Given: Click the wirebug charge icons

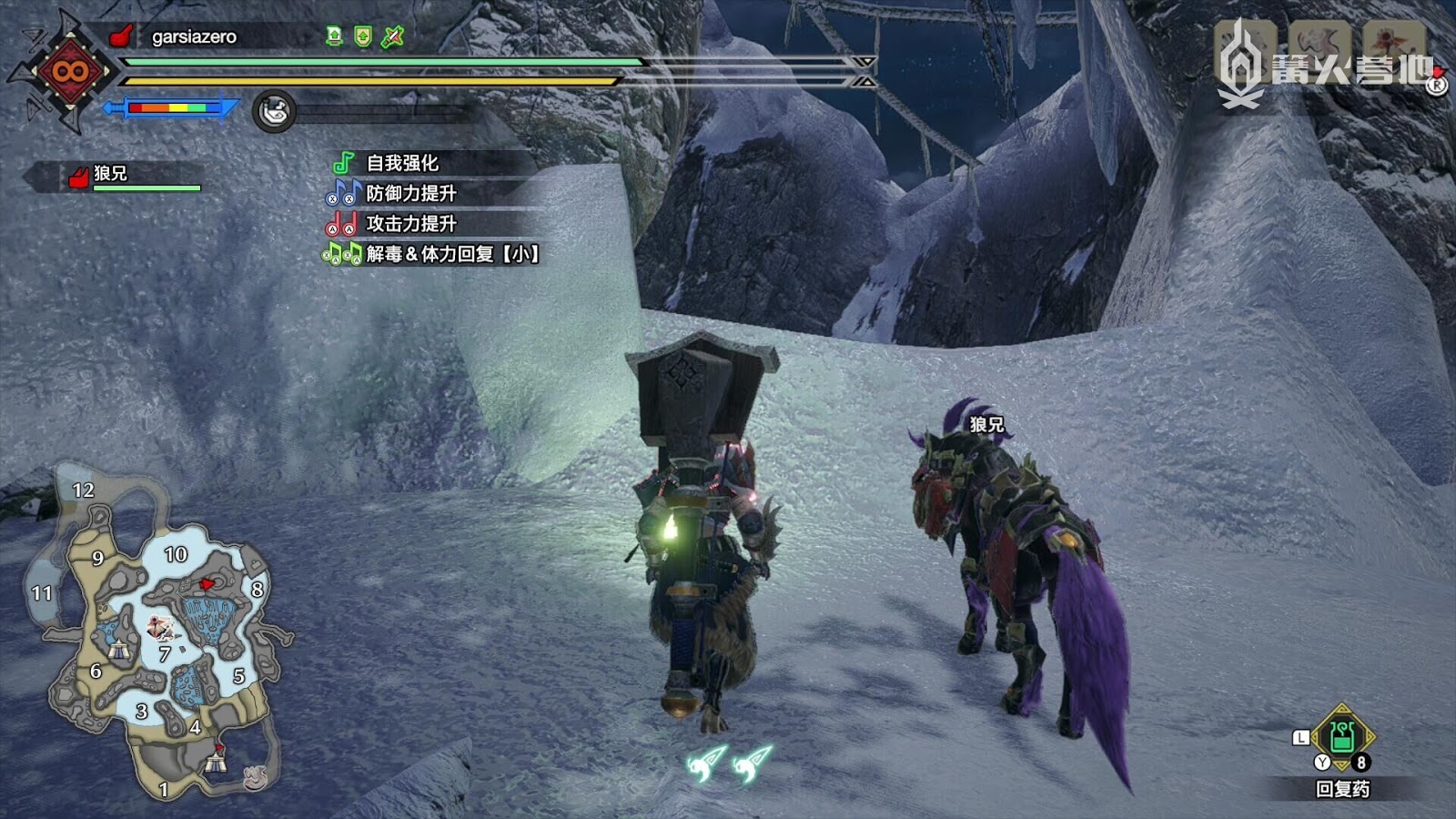Looking at the screenshot, I should pos(731,764).
